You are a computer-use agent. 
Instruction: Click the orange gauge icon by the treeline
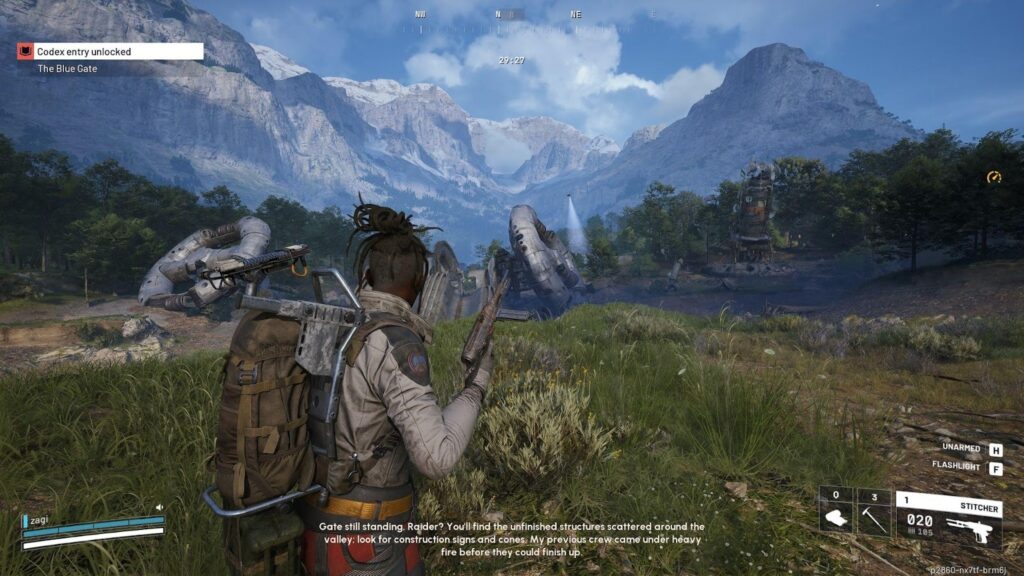[x=993, y=177]
